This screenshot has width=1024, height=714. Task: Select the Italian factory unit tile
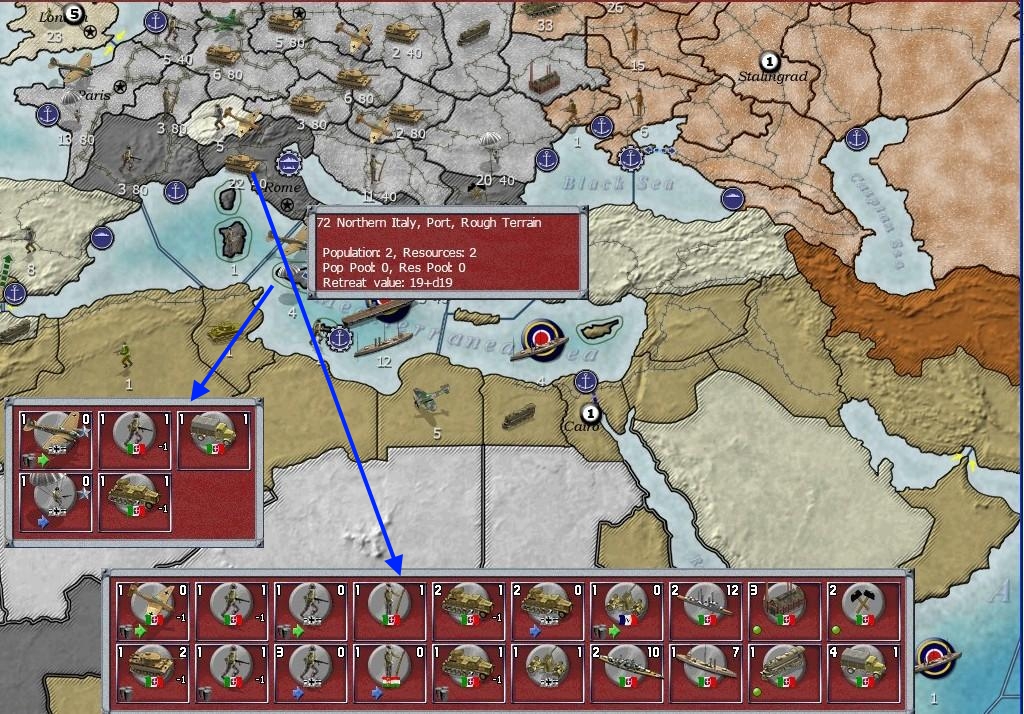coord(785,610)
